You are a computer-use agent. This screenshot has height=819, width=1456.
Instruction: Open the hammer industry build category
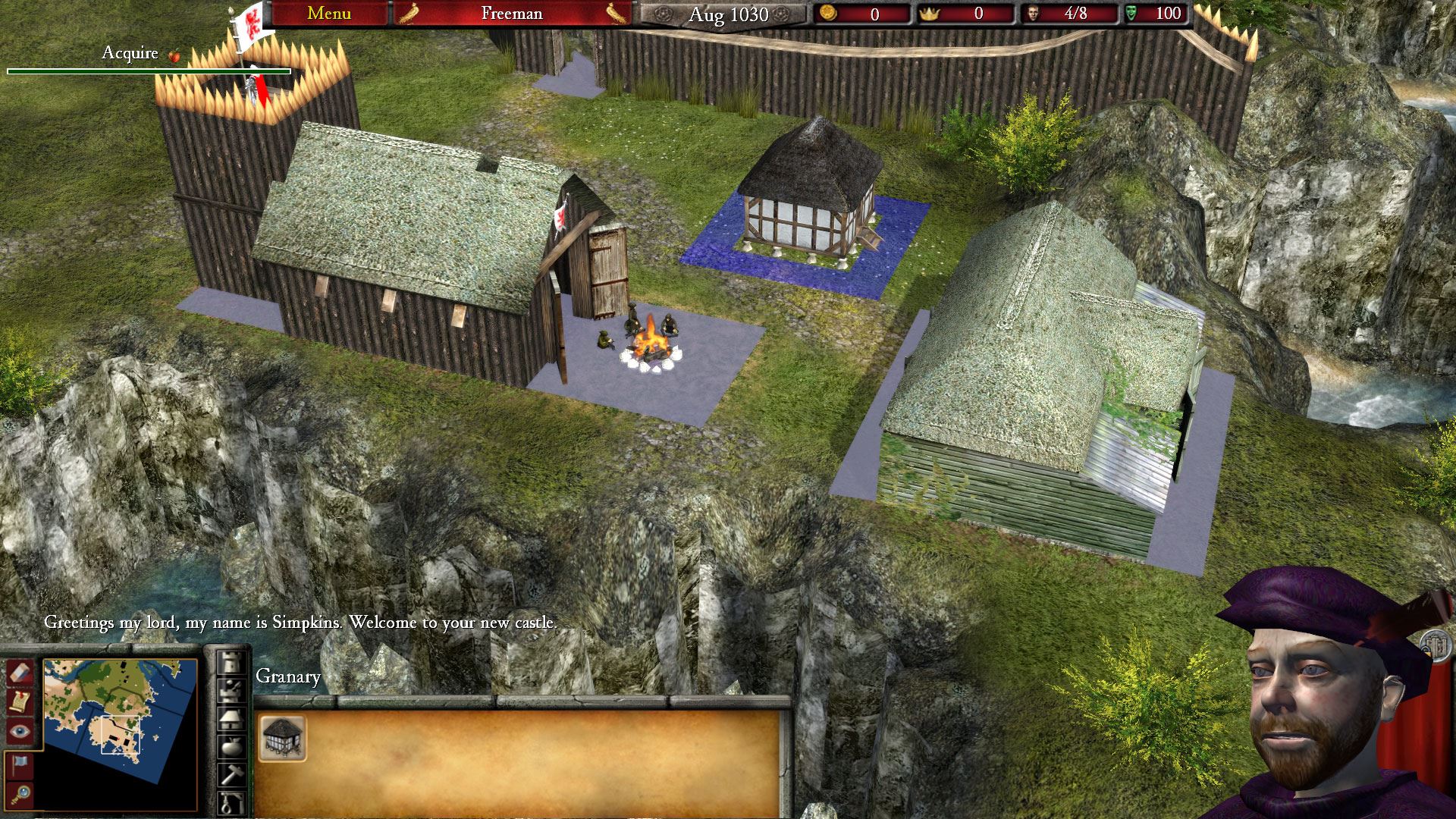pyautogui.click(x=231, y=773)
